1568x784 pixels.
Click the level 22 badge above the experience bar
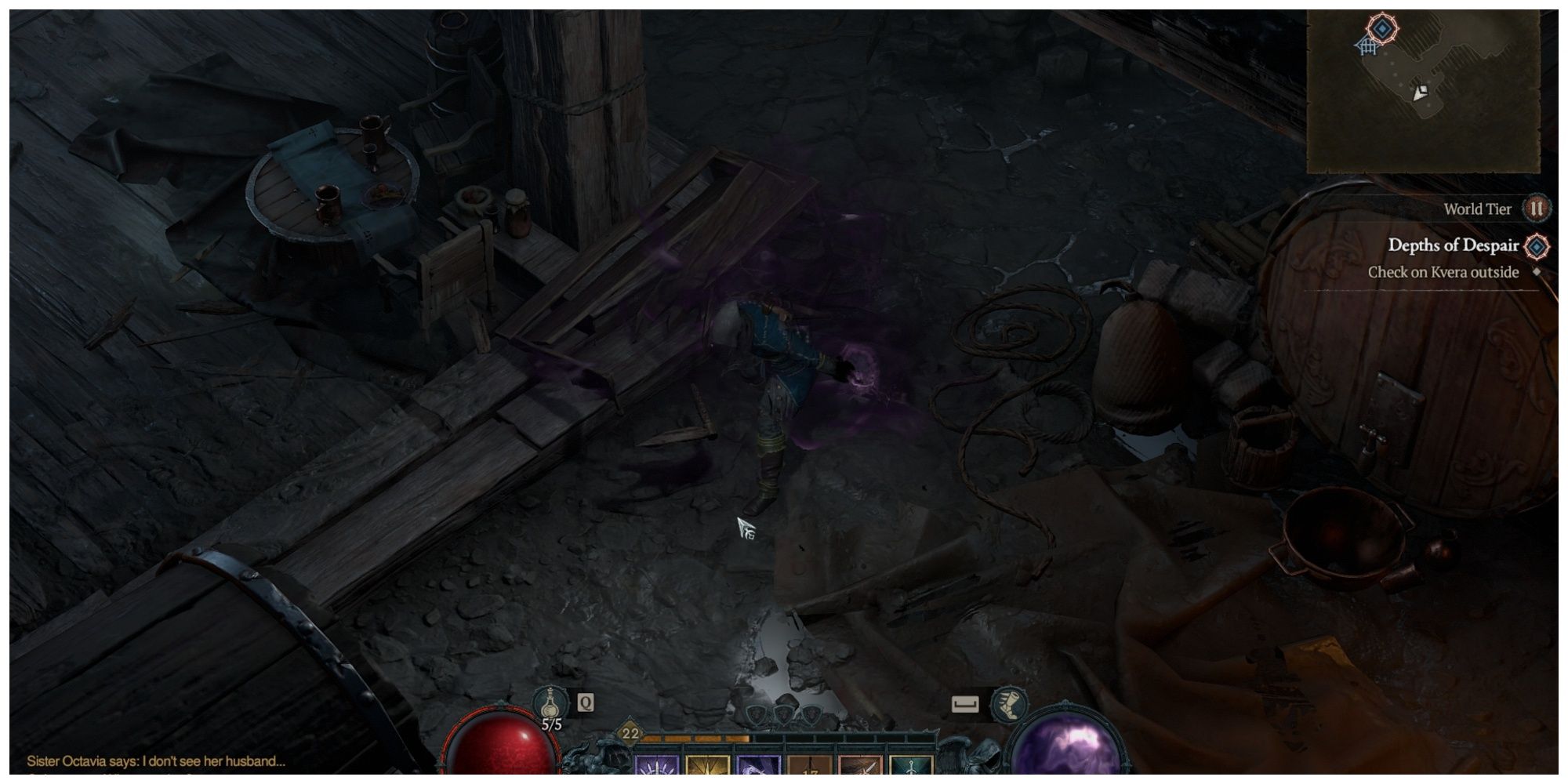tap(630, 732)
